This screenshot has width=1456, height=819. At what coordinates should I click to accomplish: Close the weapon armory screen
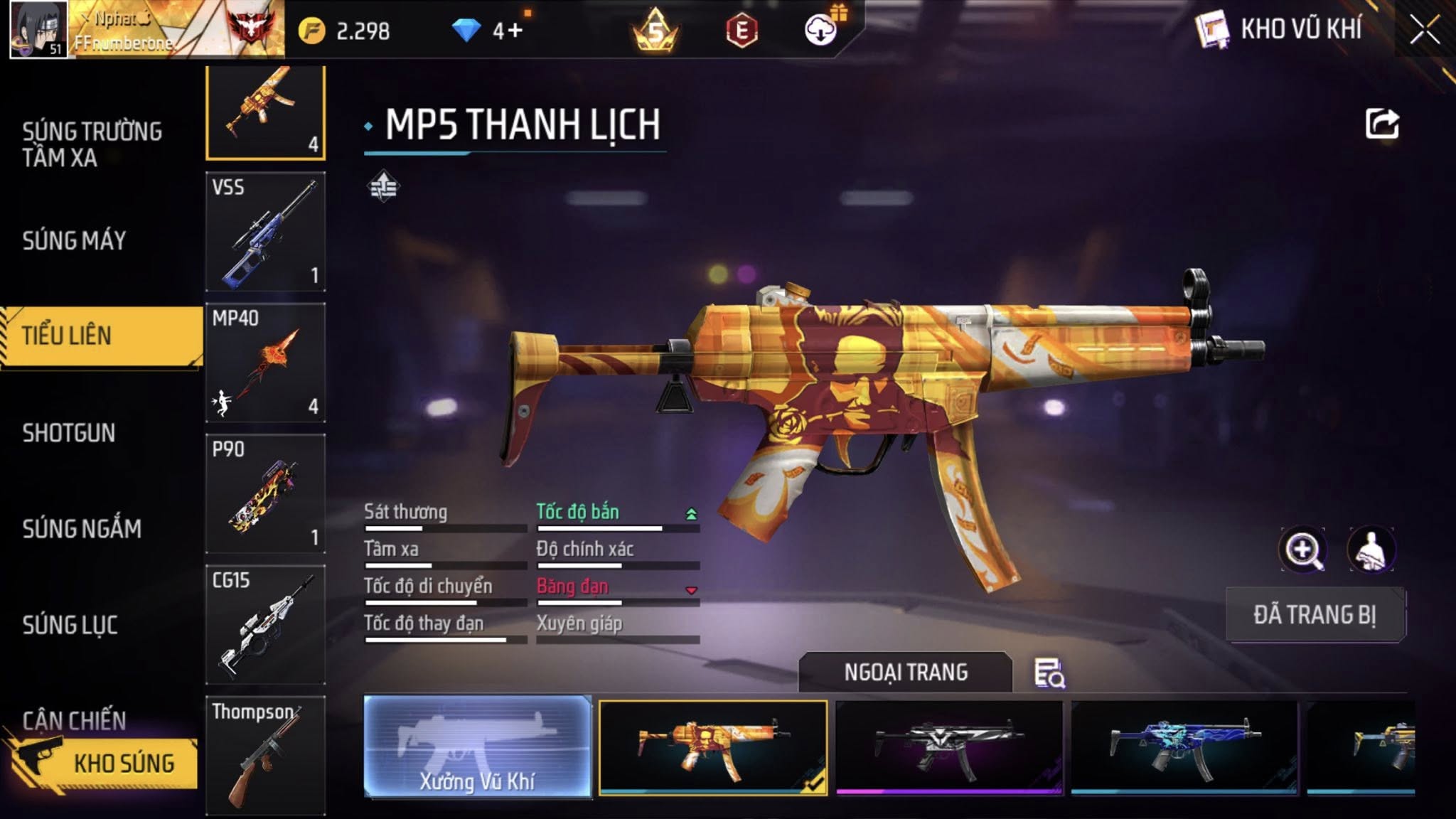click(1425, 30)
